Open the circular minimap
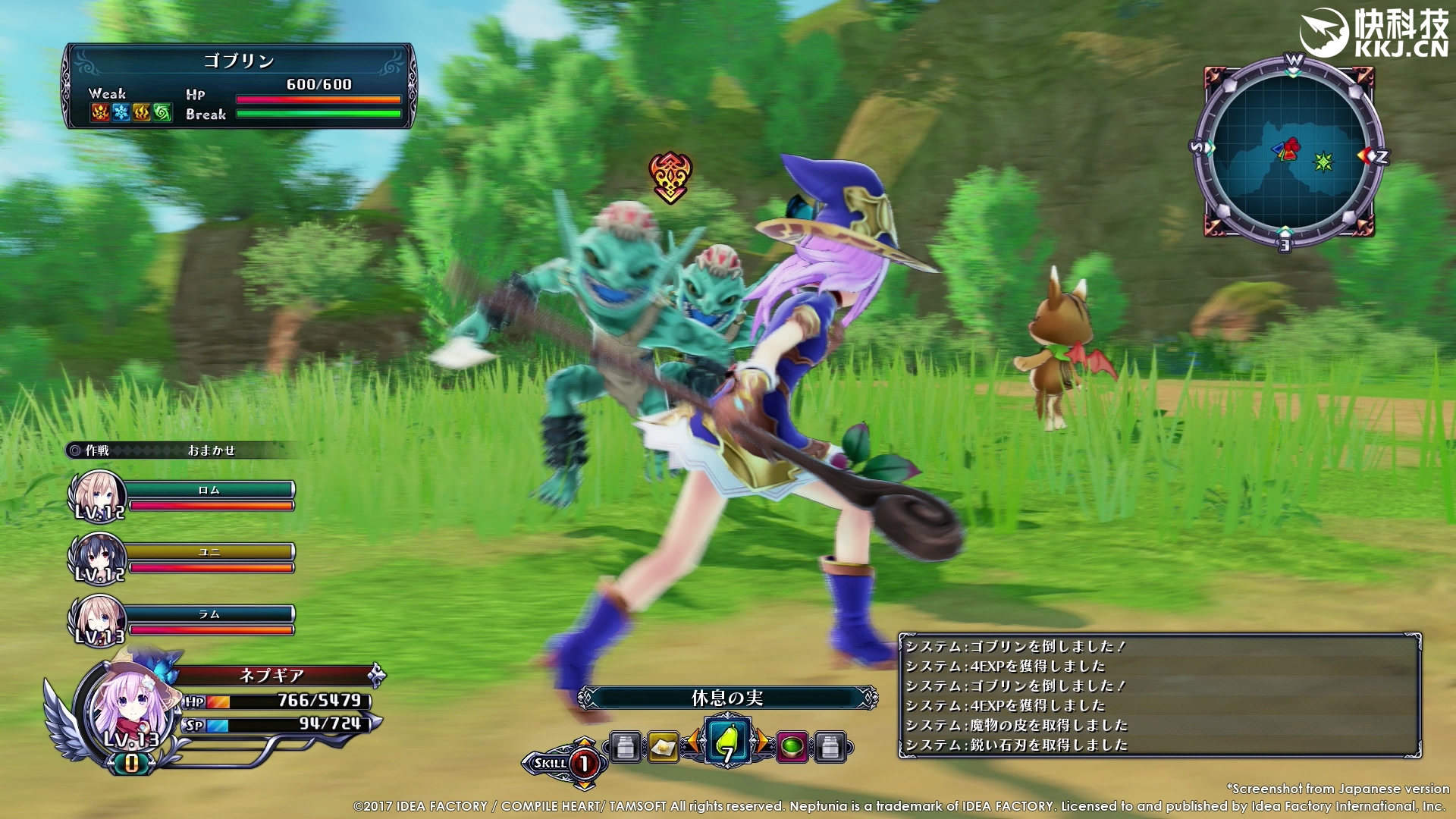This screenshot has height=819, width=1456. point(1288,152)
